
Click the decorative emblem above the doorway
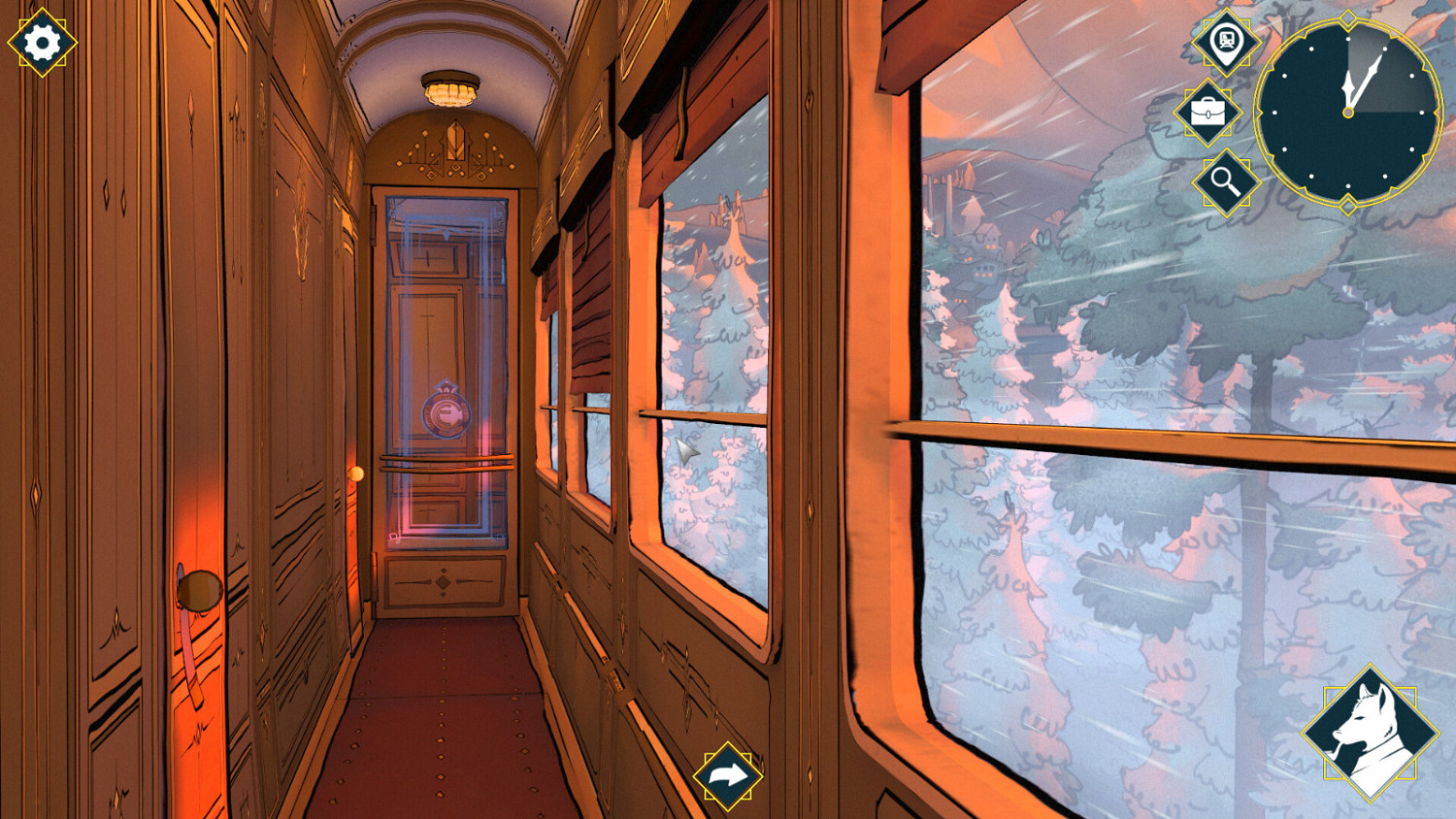454,143
